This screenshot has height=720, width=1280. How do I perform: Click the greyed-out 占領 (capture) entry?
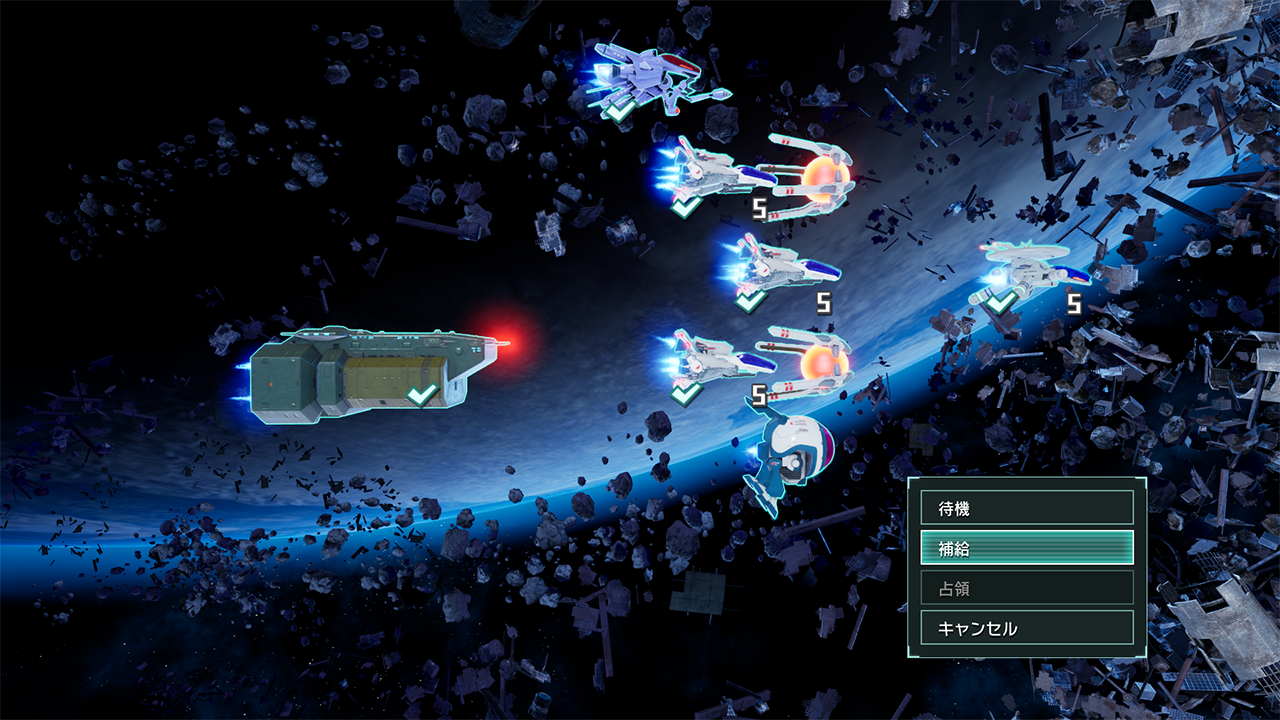[1026, 588]
